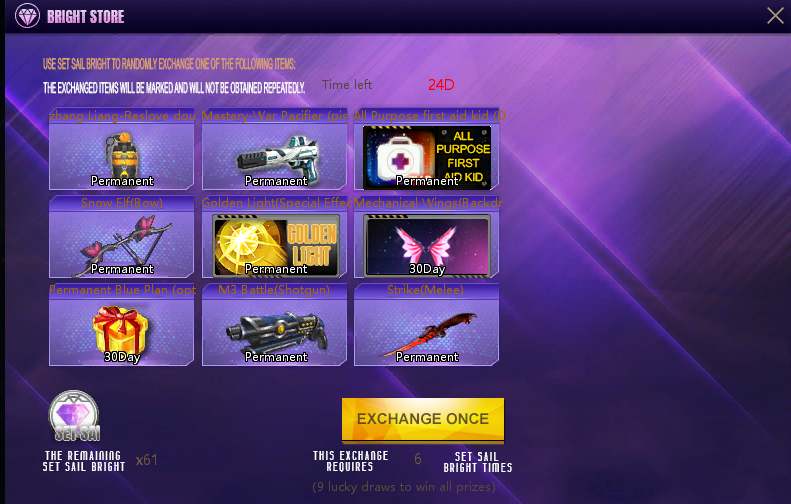Choose the Blue Plan red gift box
Image resolution: width=791 pixels, height=504 pixels.
pyautogui.click(x=122, y=332)
